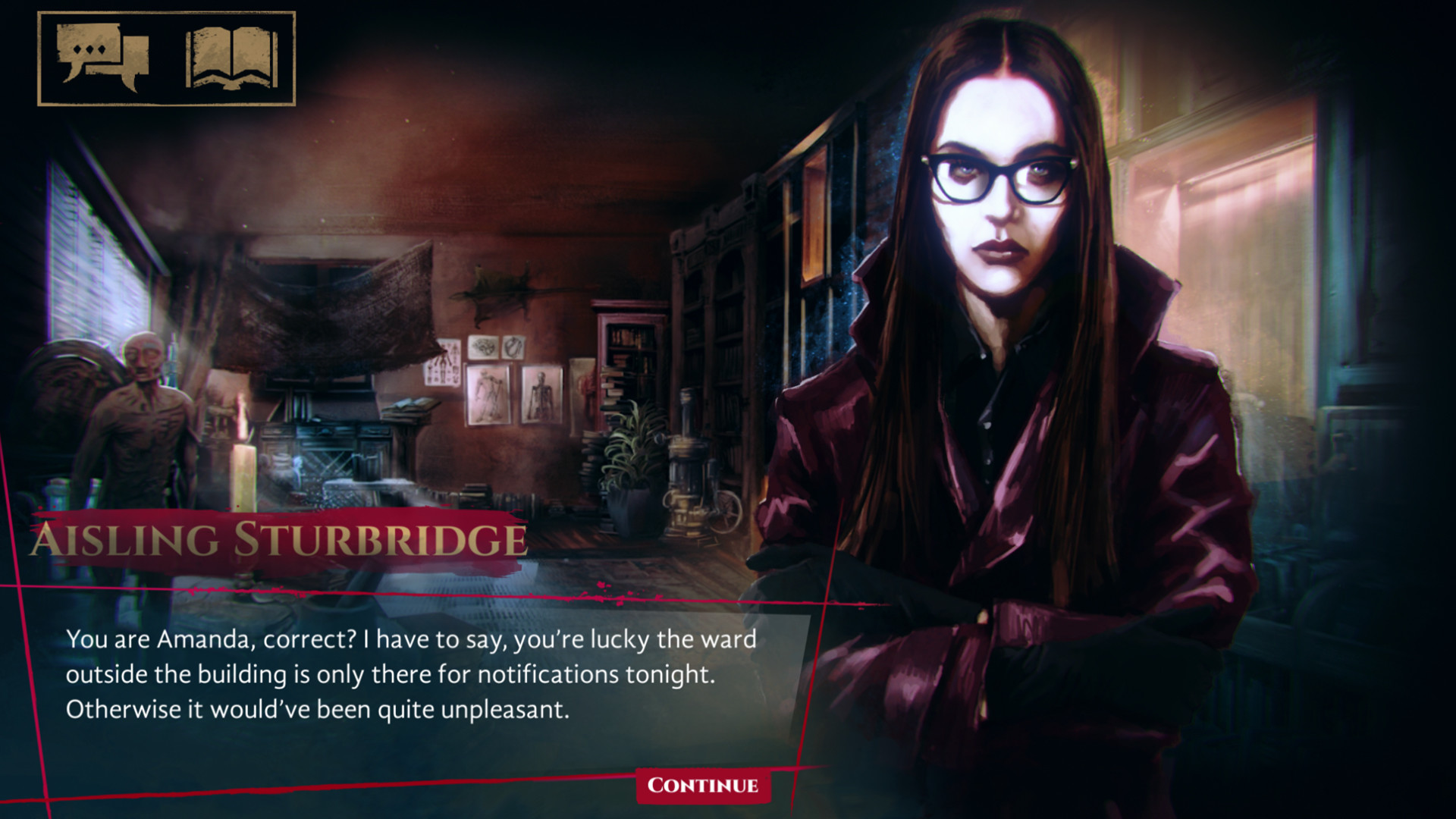Click Continue to advance the dialogue
This screenshot has width=1456, height=819.
(701, 786)
